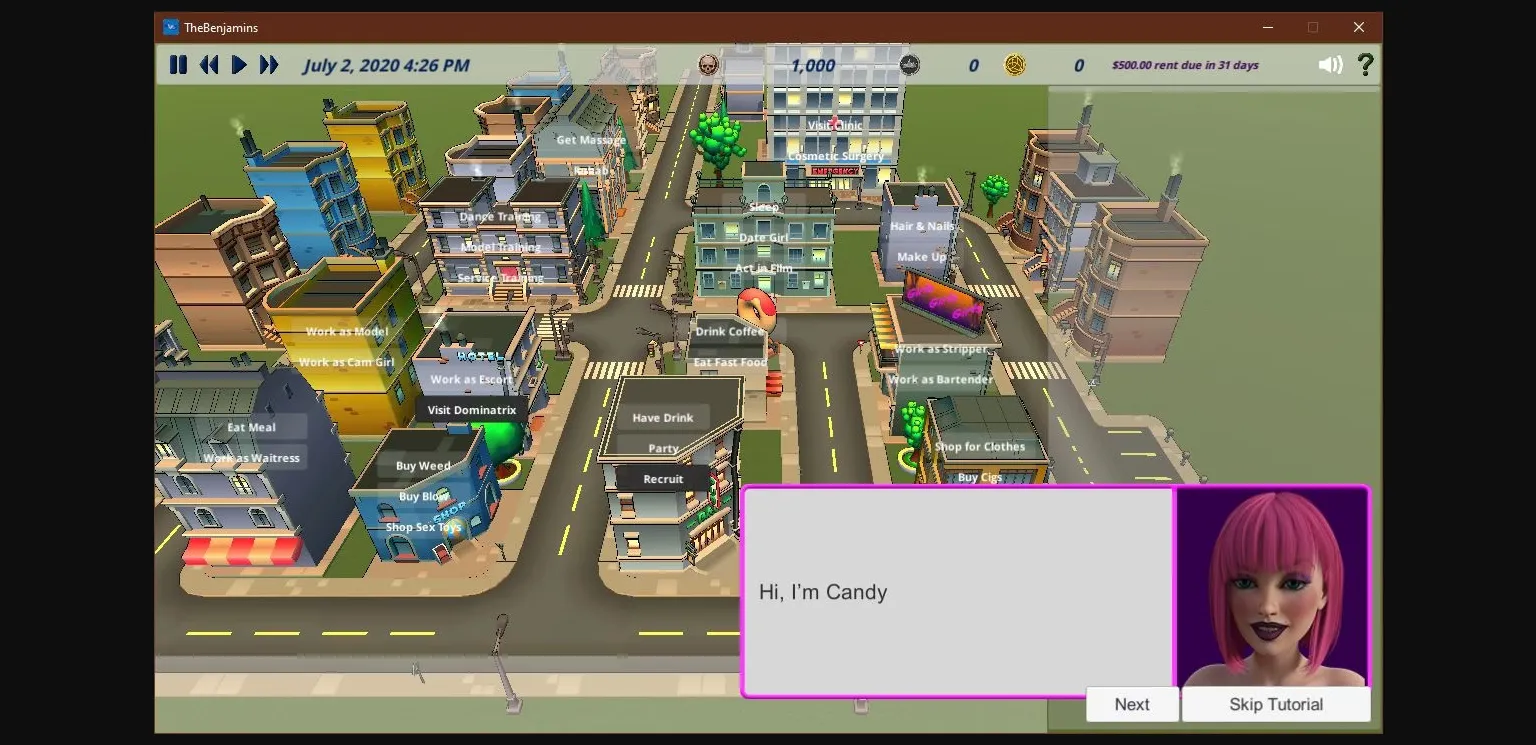Select Buy Weed at the shop
Screen dimensions: 1536x745
click(x=424, y=465)
